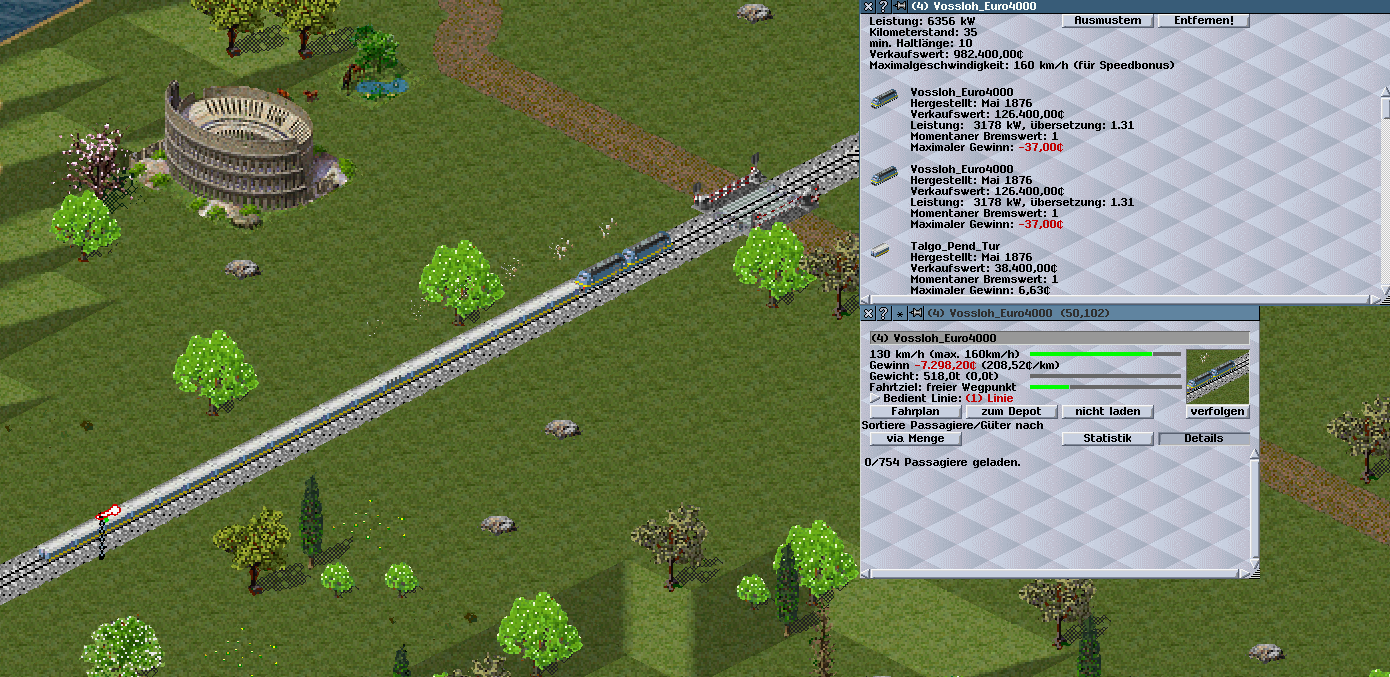Edit the convoy name field
Image resolution: width=1390 pixels, height=677 pixels.
pos(1058,338)
